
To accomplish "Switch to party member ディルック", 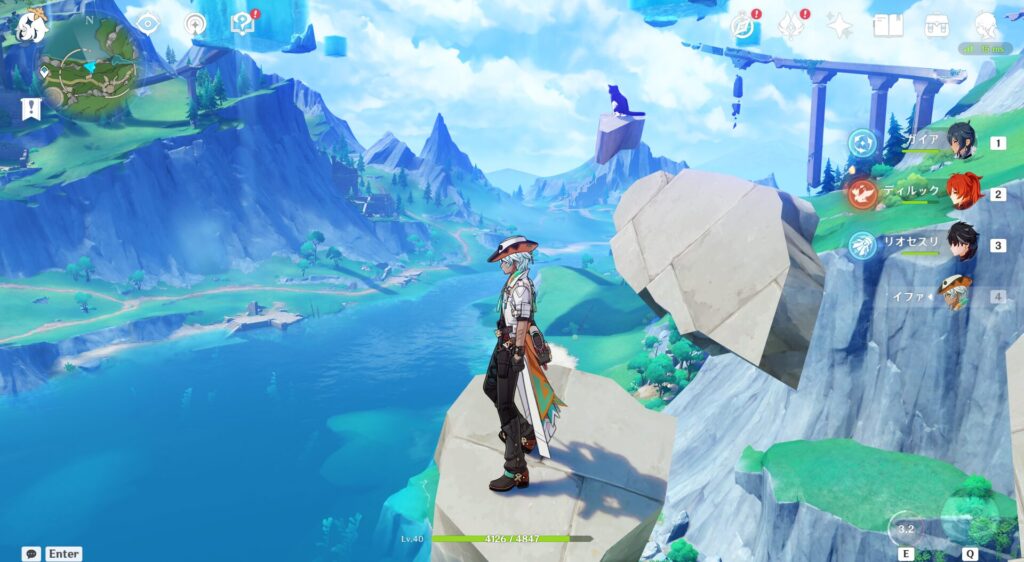I will tap(961, 193).
